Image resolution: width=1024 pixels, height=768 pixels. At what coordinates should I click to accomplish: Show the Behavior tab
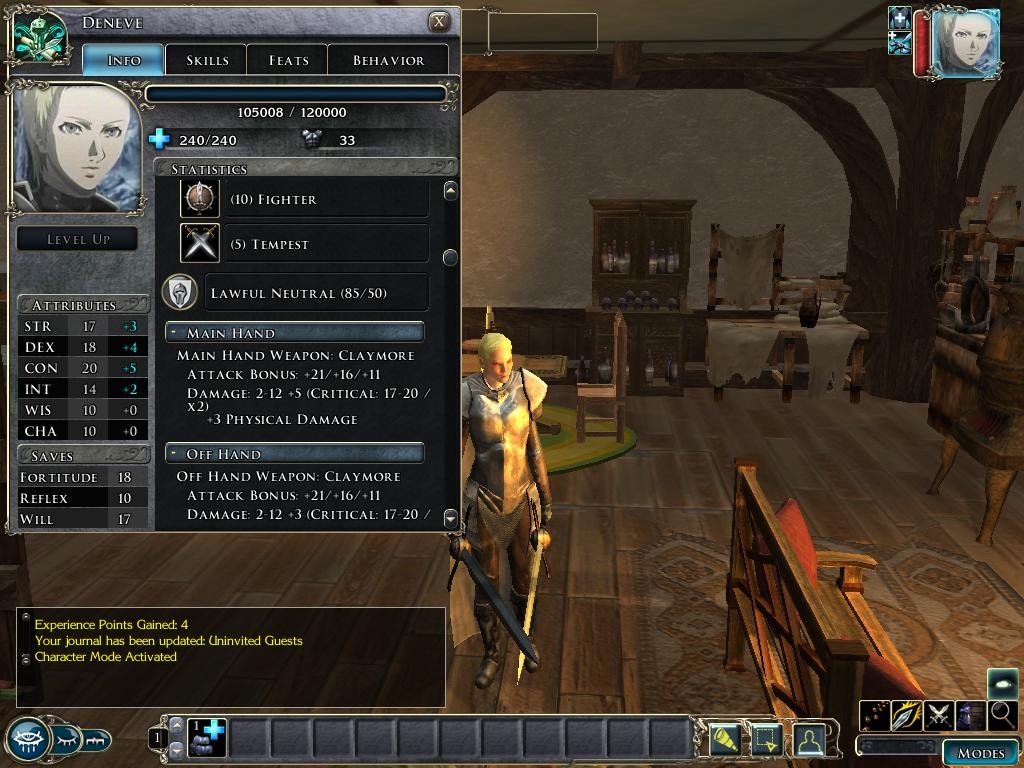388,60
